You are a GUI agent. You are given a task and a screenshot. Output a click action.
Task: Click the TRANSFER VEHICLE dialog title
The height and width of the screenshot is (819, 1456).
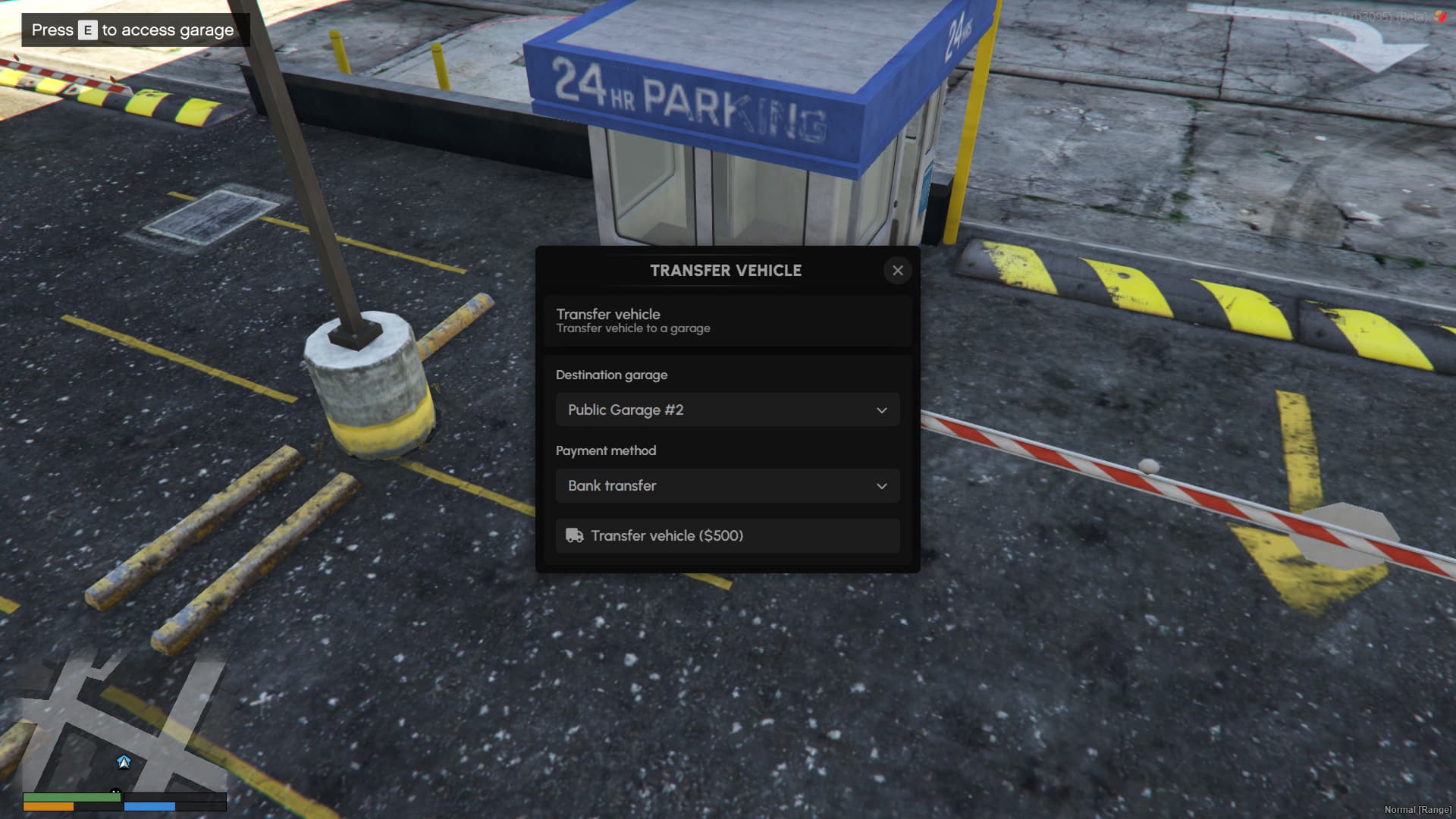pos(726,271)
